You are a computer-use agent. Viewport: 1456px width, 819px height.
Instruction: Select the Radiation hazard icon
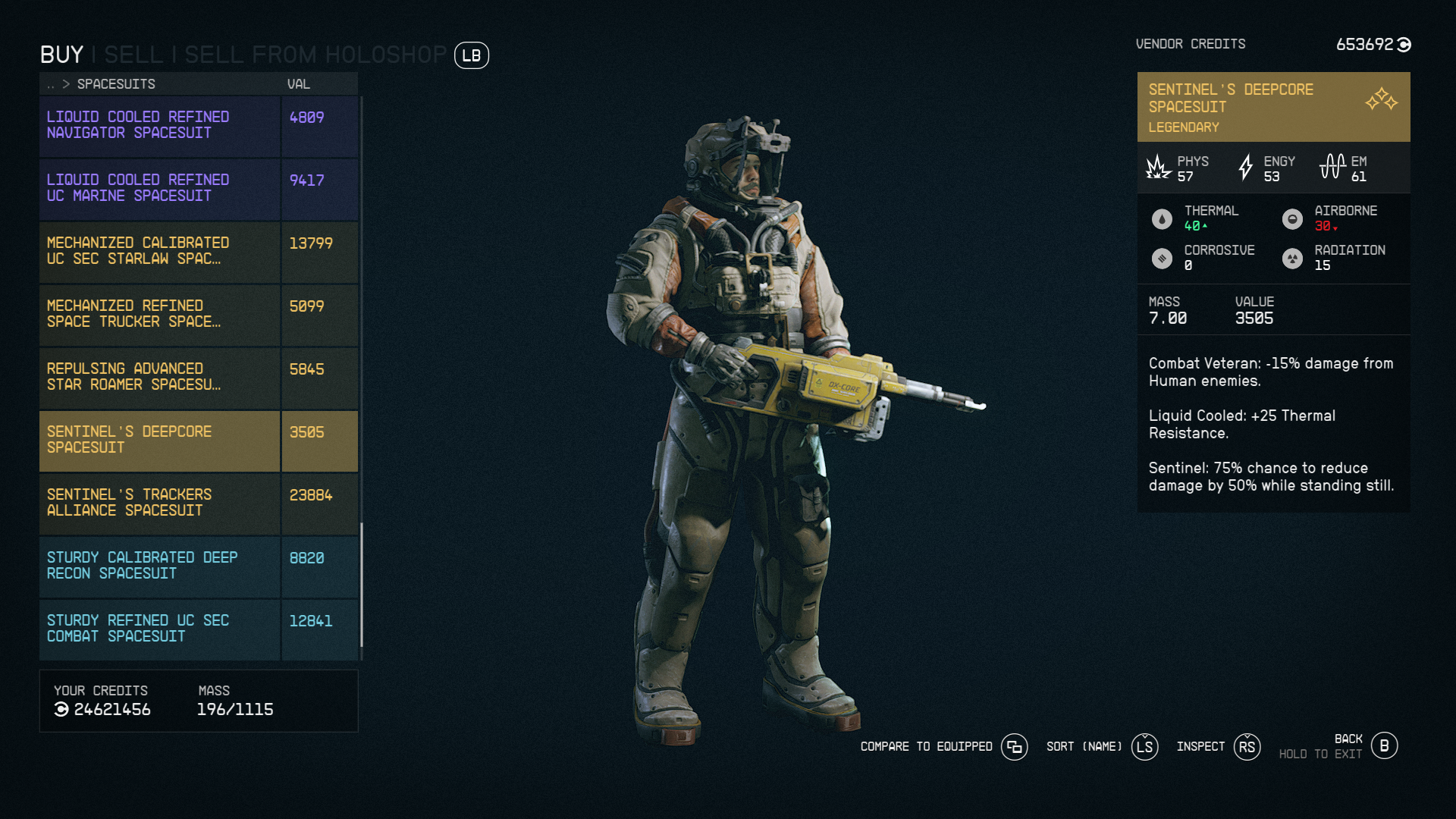pyautogui.click(x=1293, y=258)
